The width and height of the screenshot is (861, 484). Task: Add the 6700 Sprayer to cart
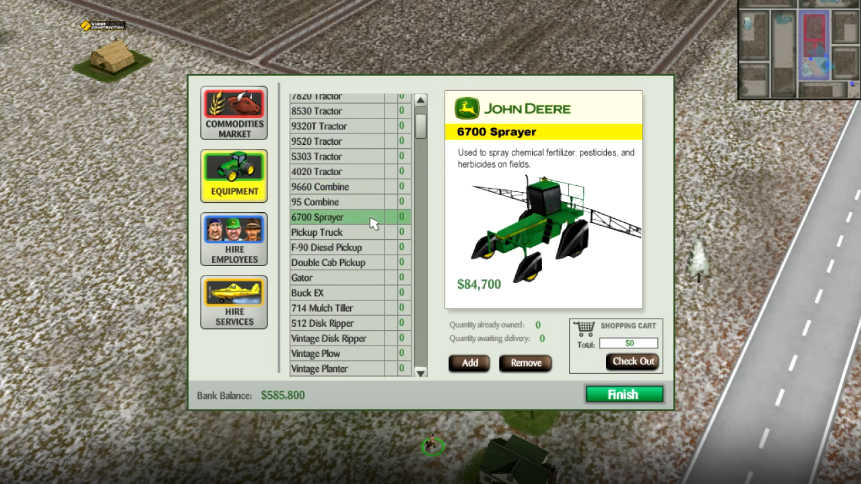coord(469,363)
